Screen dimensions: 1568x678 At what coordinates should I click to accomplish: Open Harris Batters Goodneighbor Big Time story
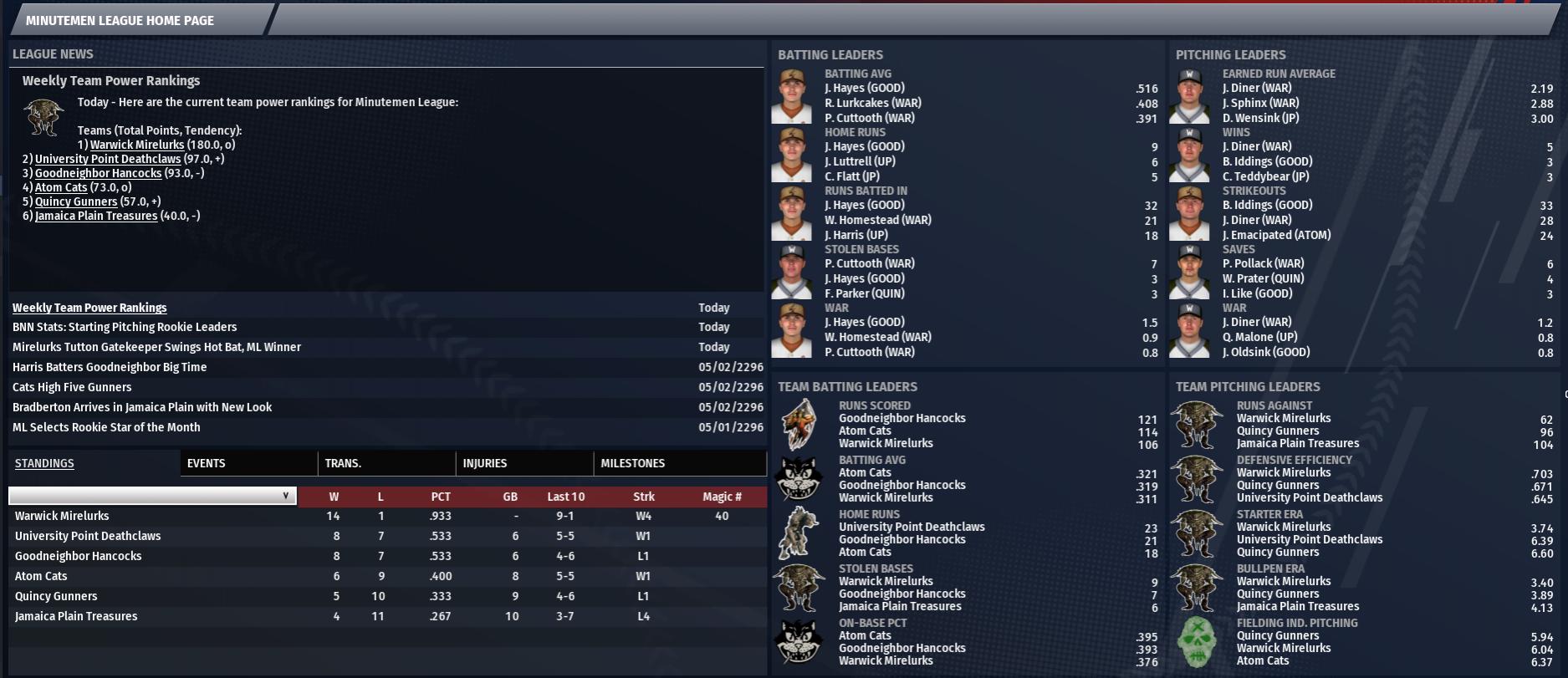click(109, 367)
